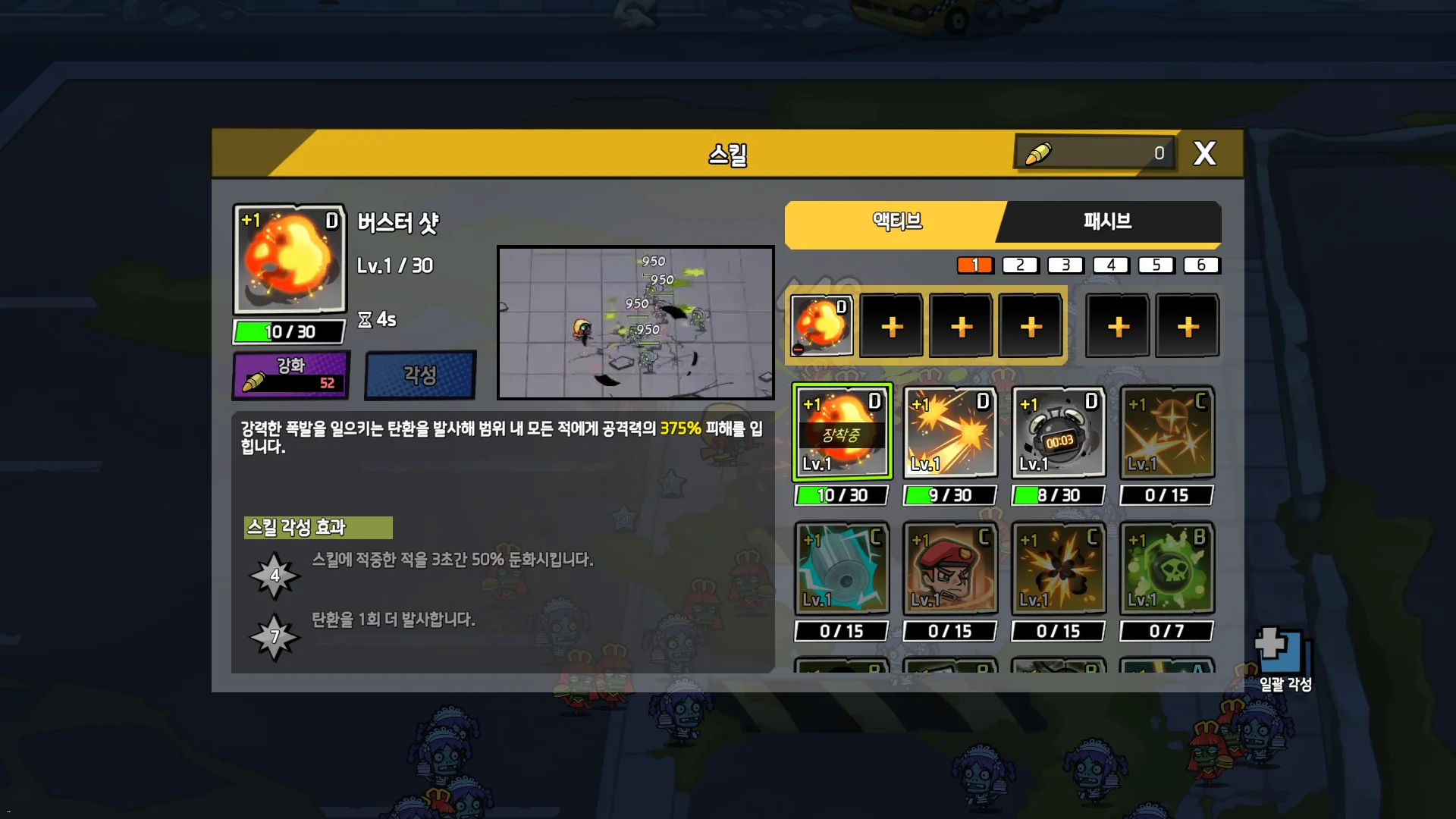Screen dimensions: 1456x819
Task: Choose skill preset 3
Action: 1065,265
